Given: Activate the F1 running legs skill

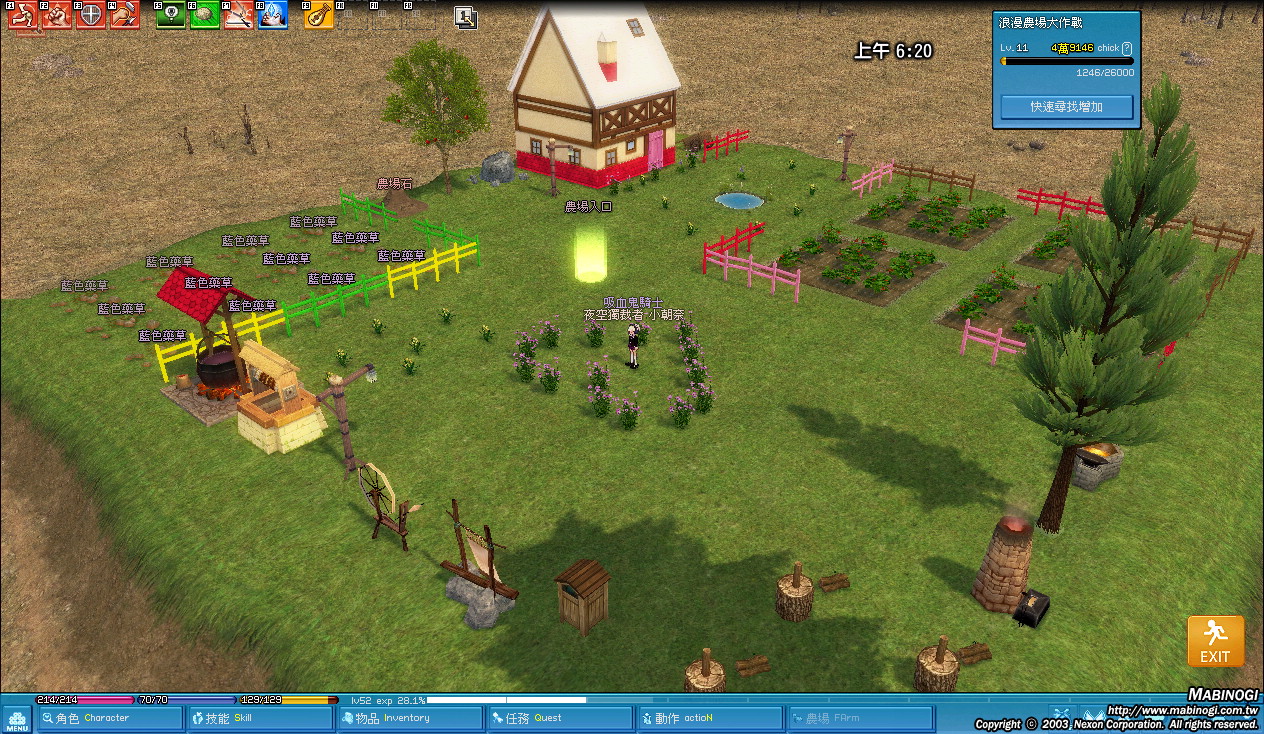Looking at the screenshot, I should 22,15.
